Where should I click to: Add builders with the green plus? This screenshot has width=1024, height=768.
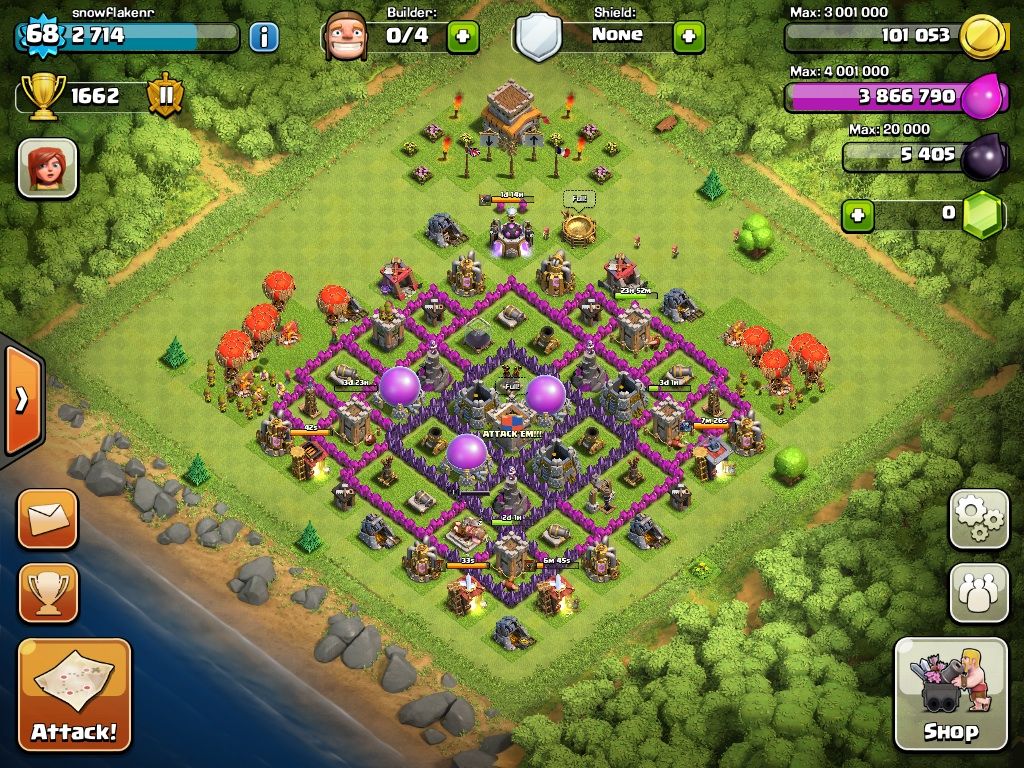(462, 37)
